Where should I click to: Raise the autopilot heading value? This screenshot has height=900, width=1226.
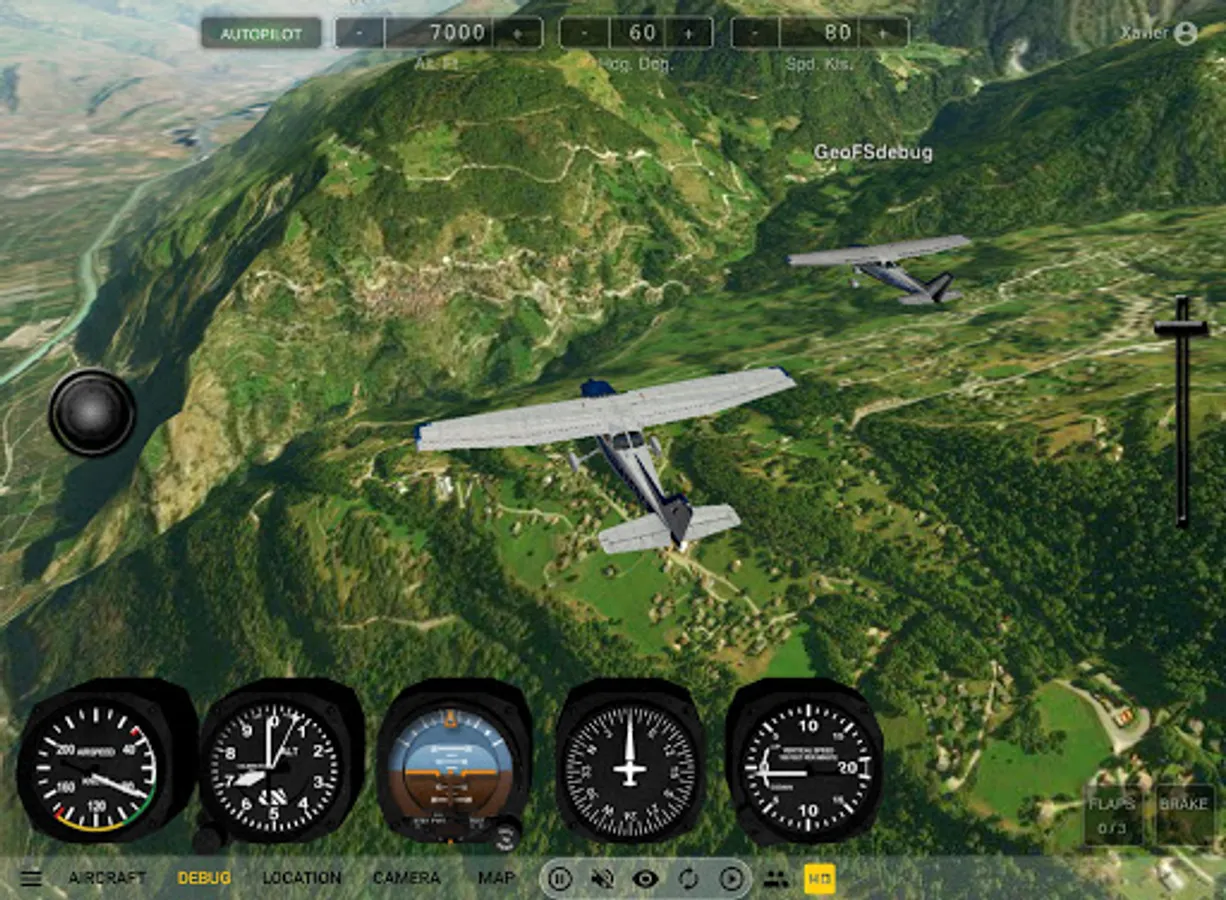(x=689, y=33)
